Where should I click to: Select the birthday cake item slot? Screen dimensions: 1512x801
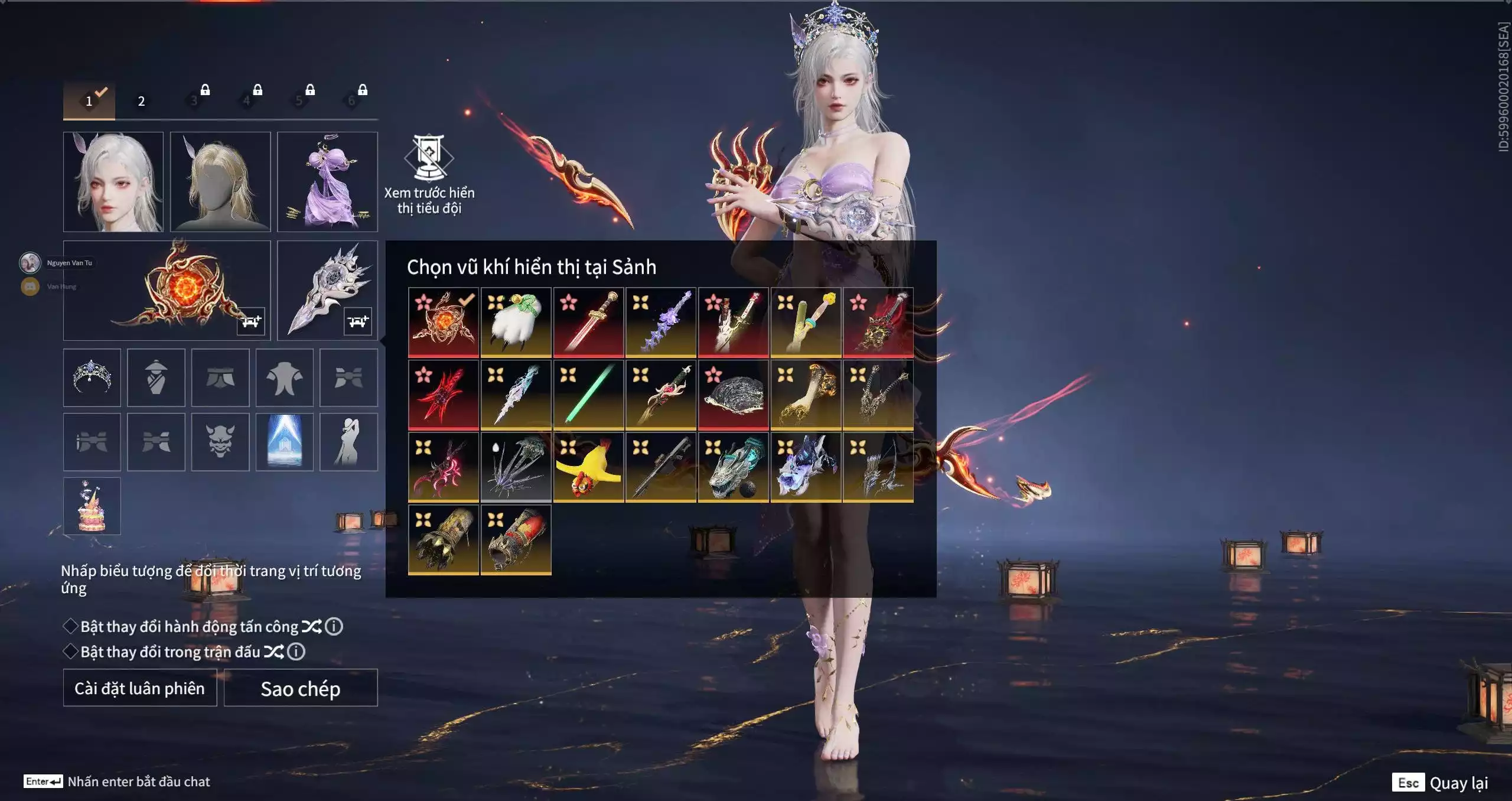(92, 506)
